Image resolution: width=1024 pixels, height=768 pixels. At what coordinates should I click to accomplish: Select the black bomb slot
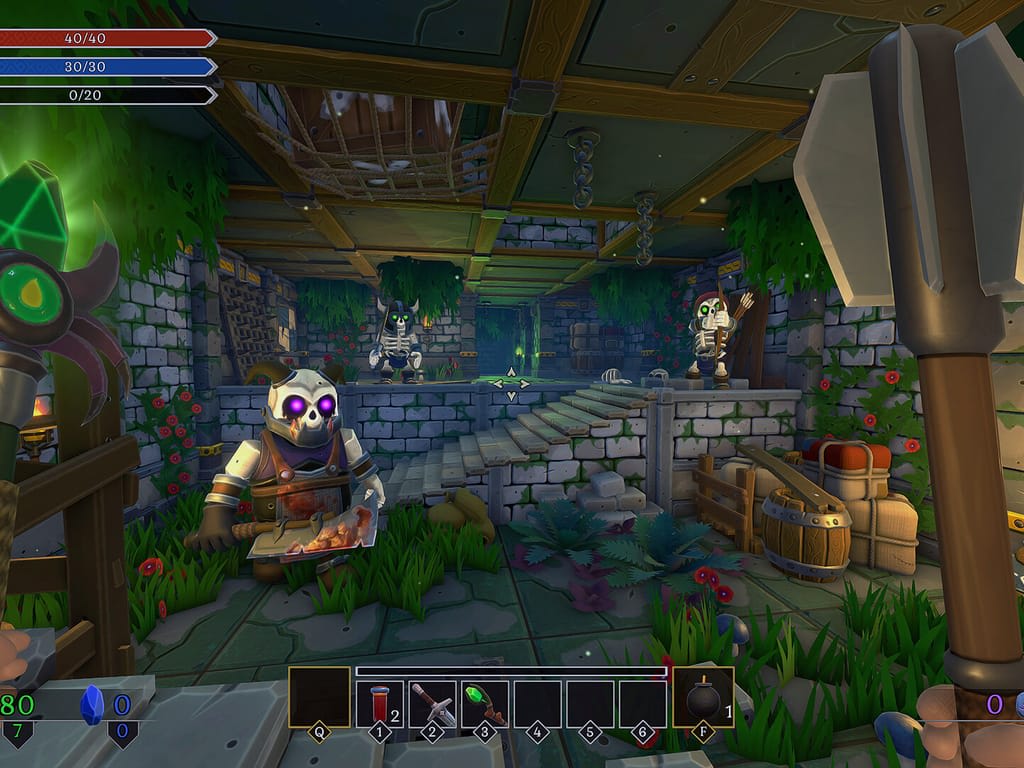703,698
